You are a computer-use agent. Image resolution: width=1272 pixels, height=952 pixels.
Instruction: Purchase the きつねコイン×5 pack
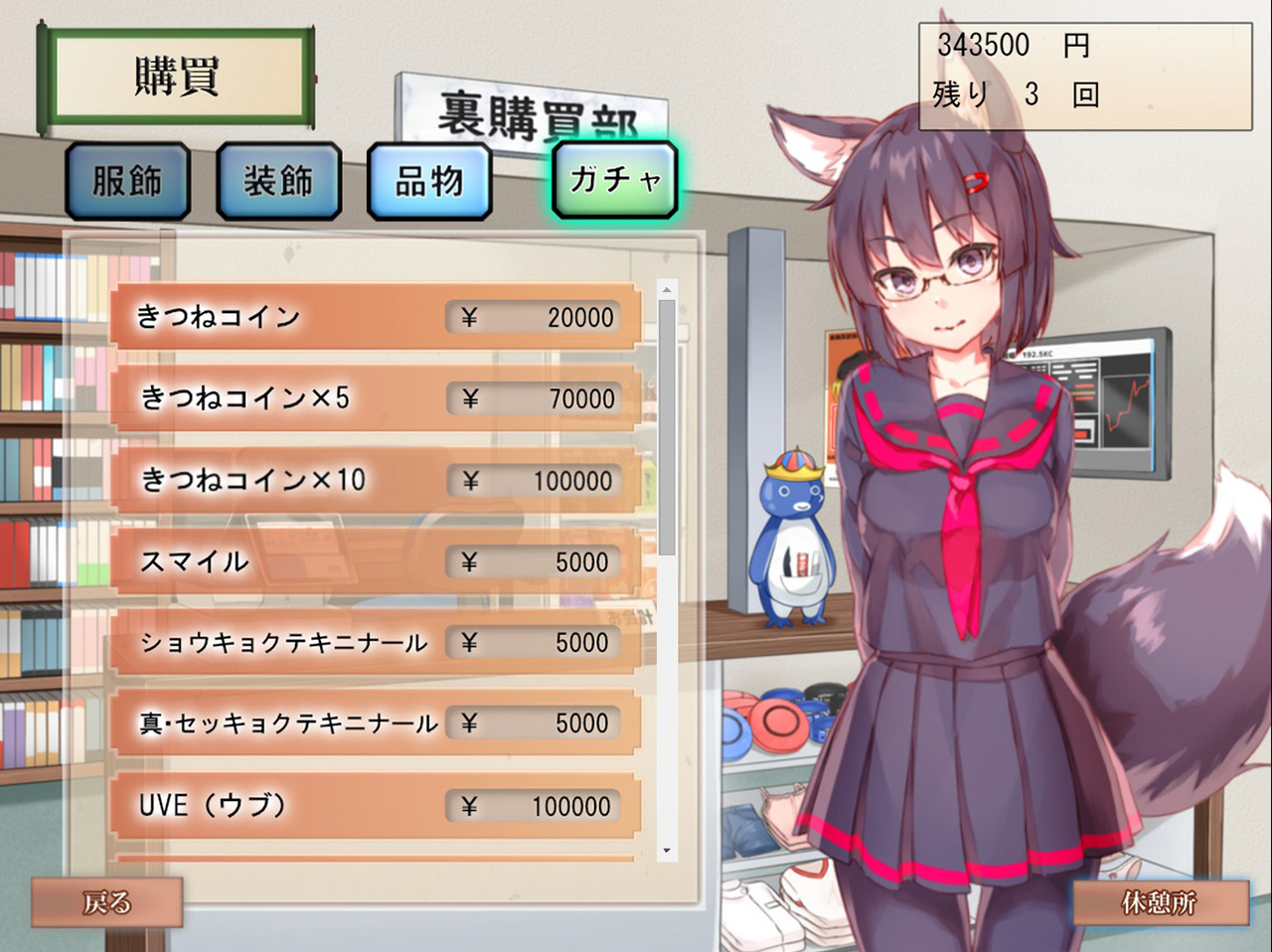(x=376, y=398)
